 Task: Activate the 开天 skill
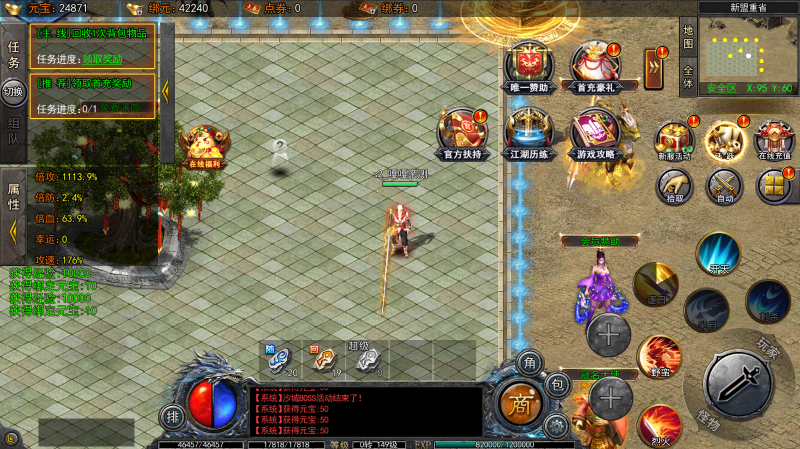[717, 253]
